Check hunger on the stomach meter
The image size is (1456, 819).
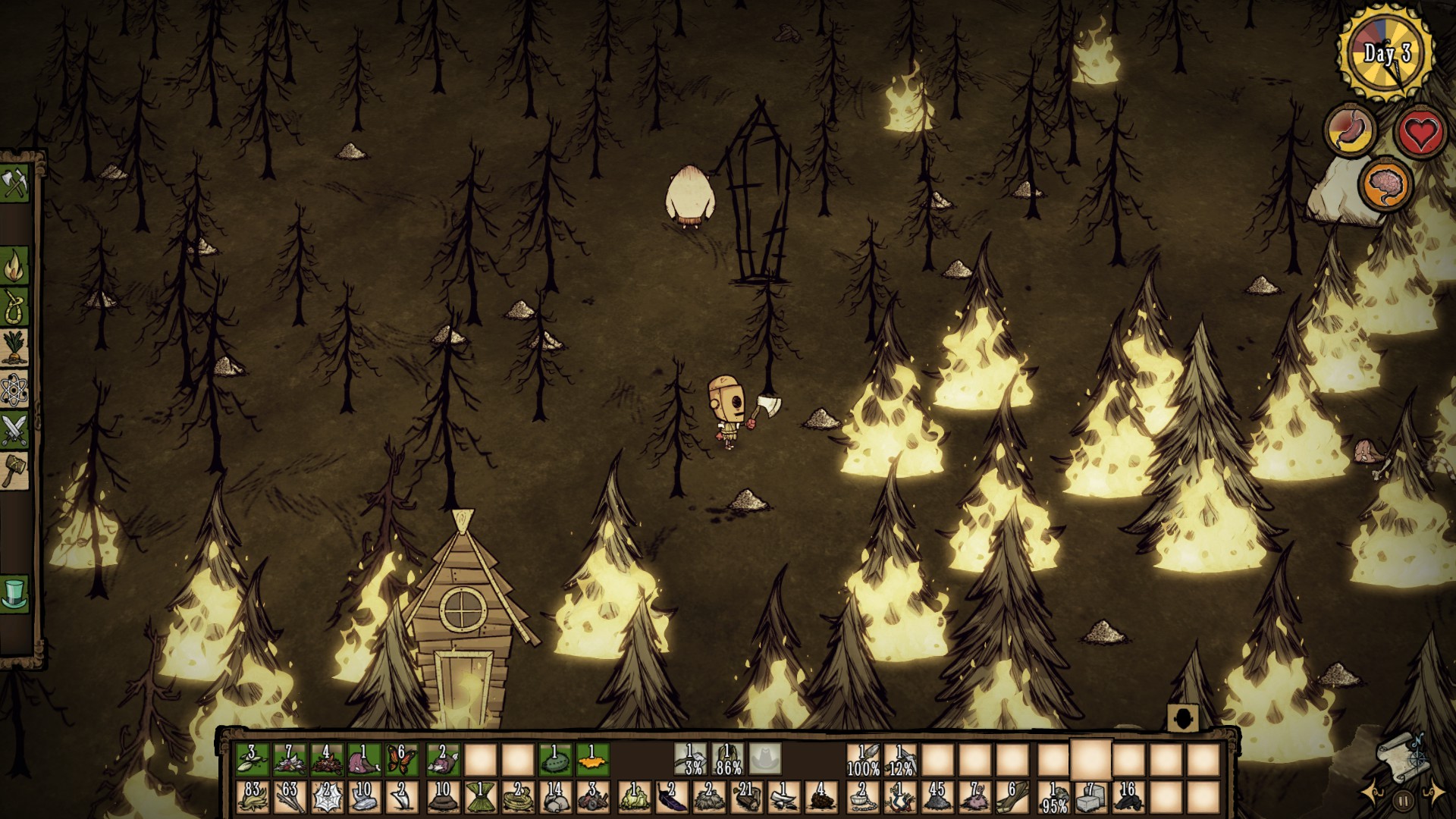click(x=1351, y=130)
